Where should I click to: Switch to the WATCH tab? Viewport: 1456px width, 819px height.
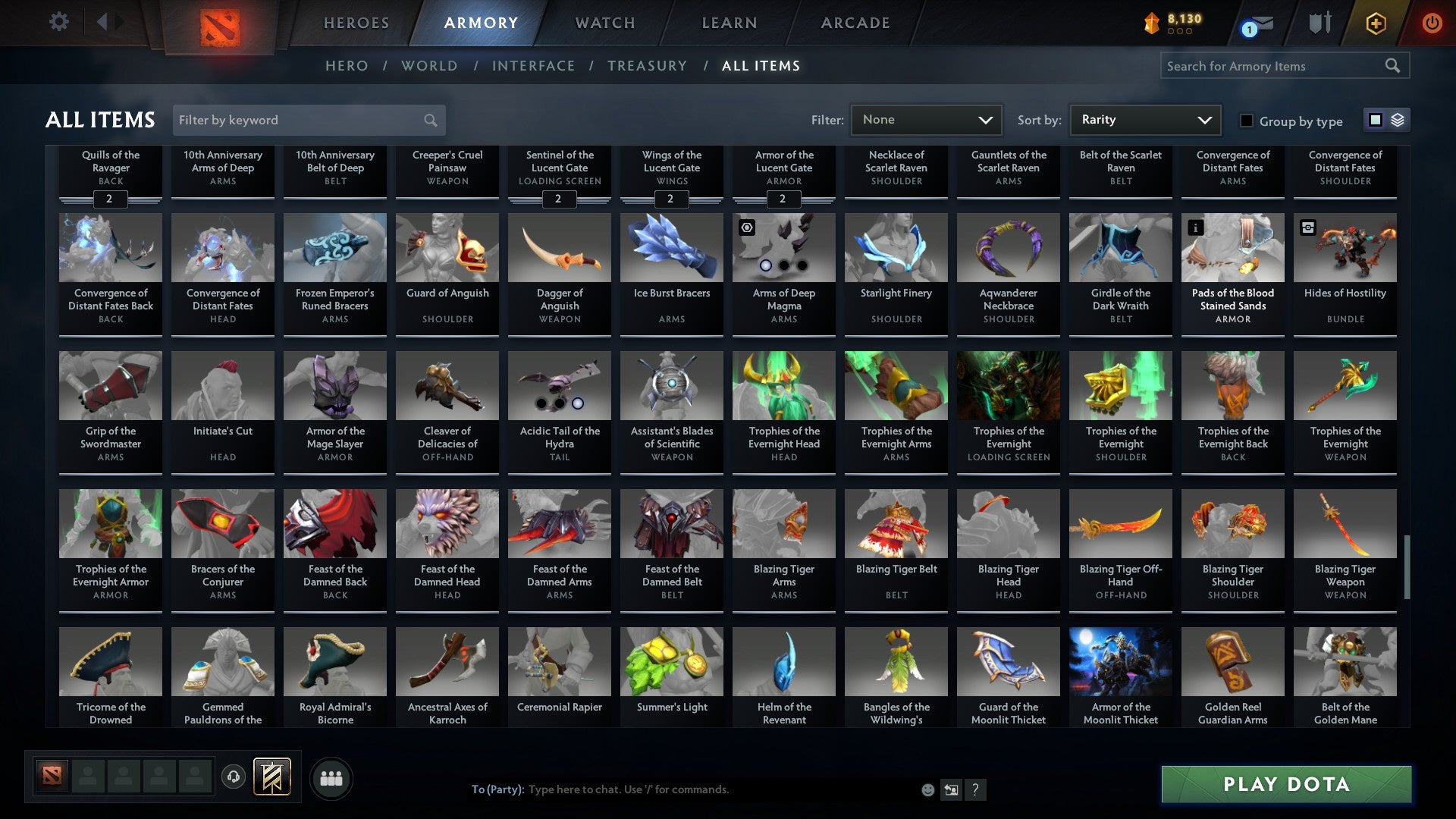pyautogui.click(x=604, y=23)
